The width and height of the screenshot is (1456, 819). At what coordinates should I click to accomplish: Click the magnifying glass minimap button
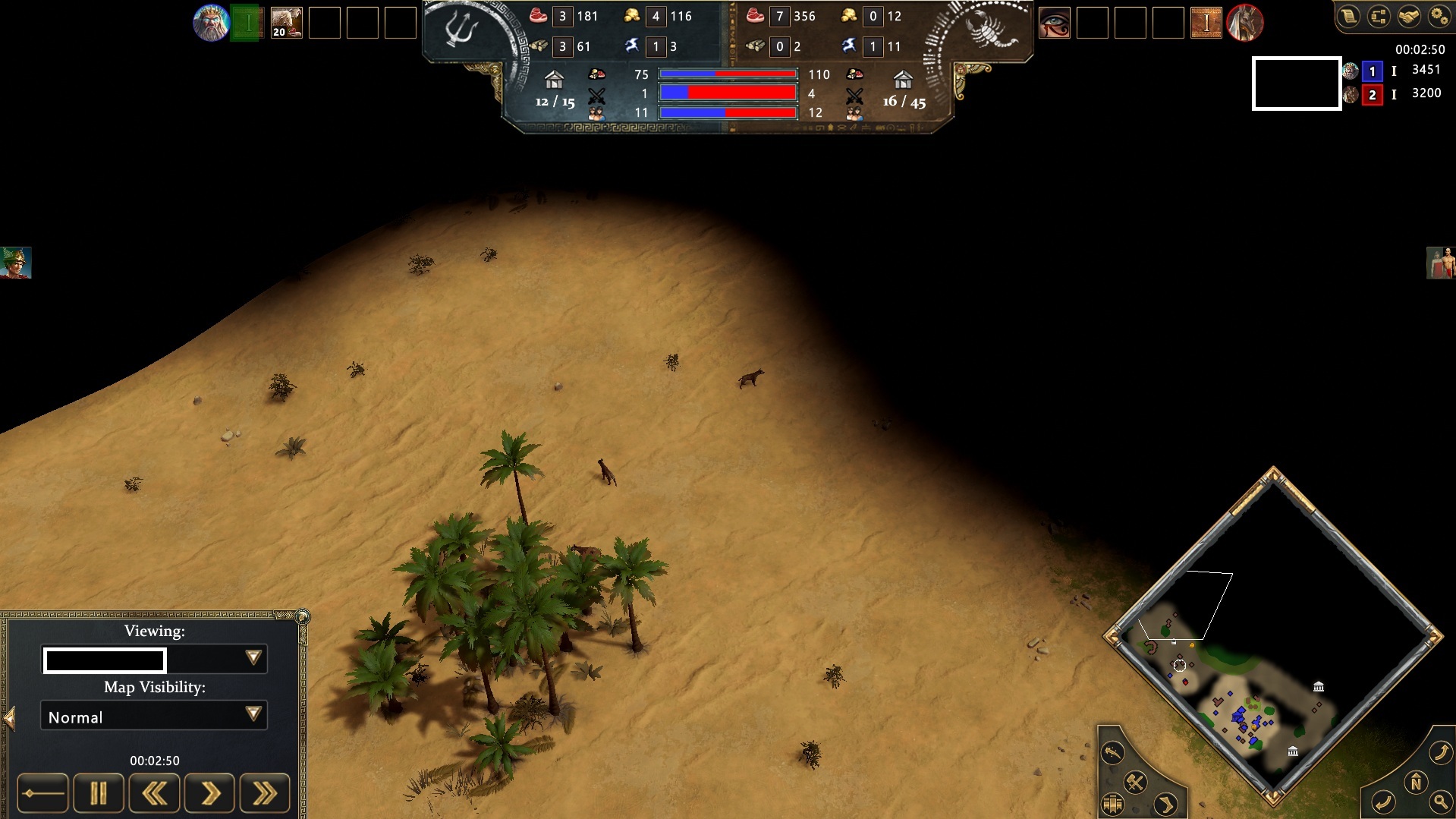(x=1439, y=801)
